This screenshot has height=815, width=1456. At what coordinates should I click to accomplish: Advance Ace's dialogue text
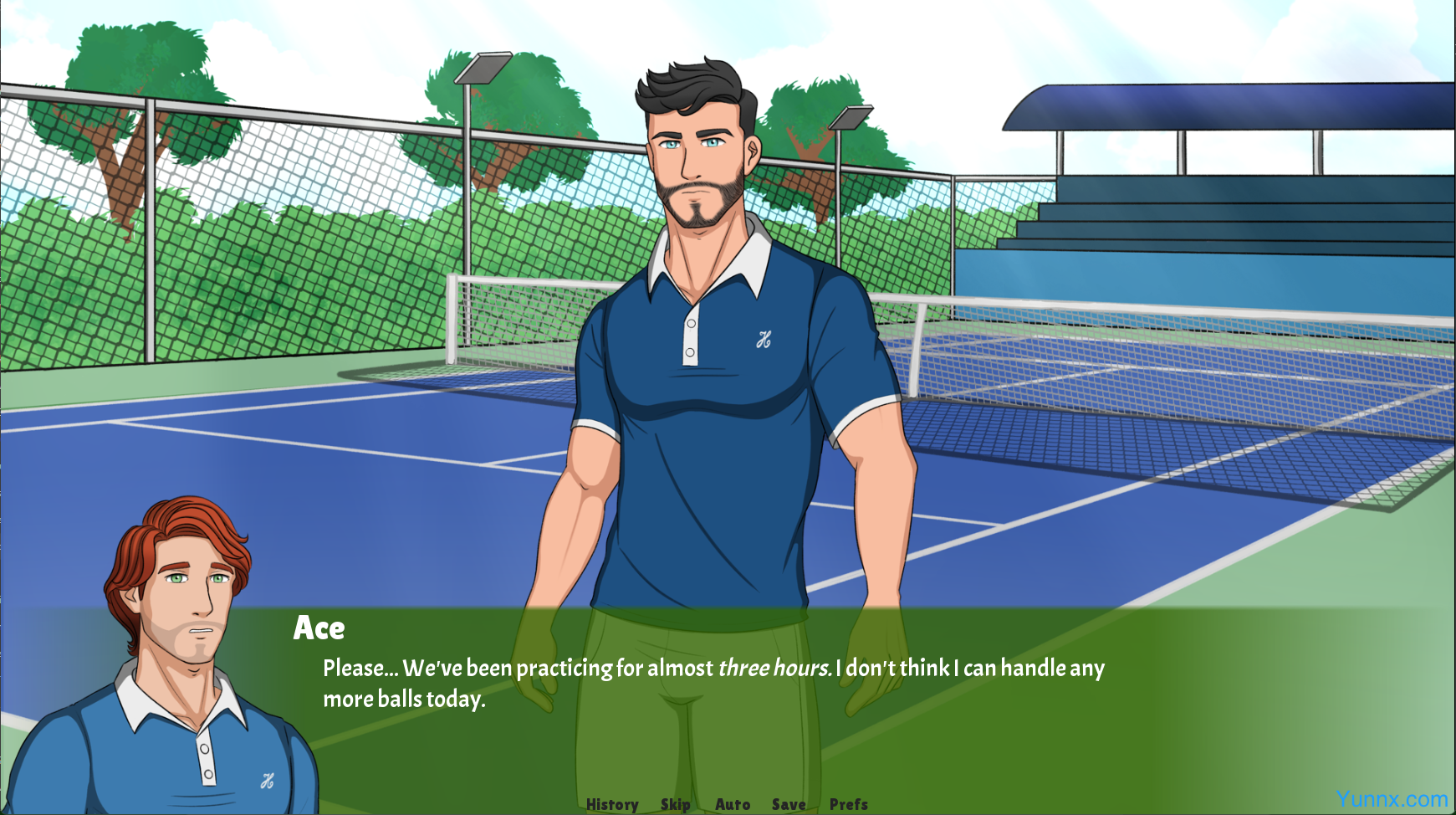(713, 683)
